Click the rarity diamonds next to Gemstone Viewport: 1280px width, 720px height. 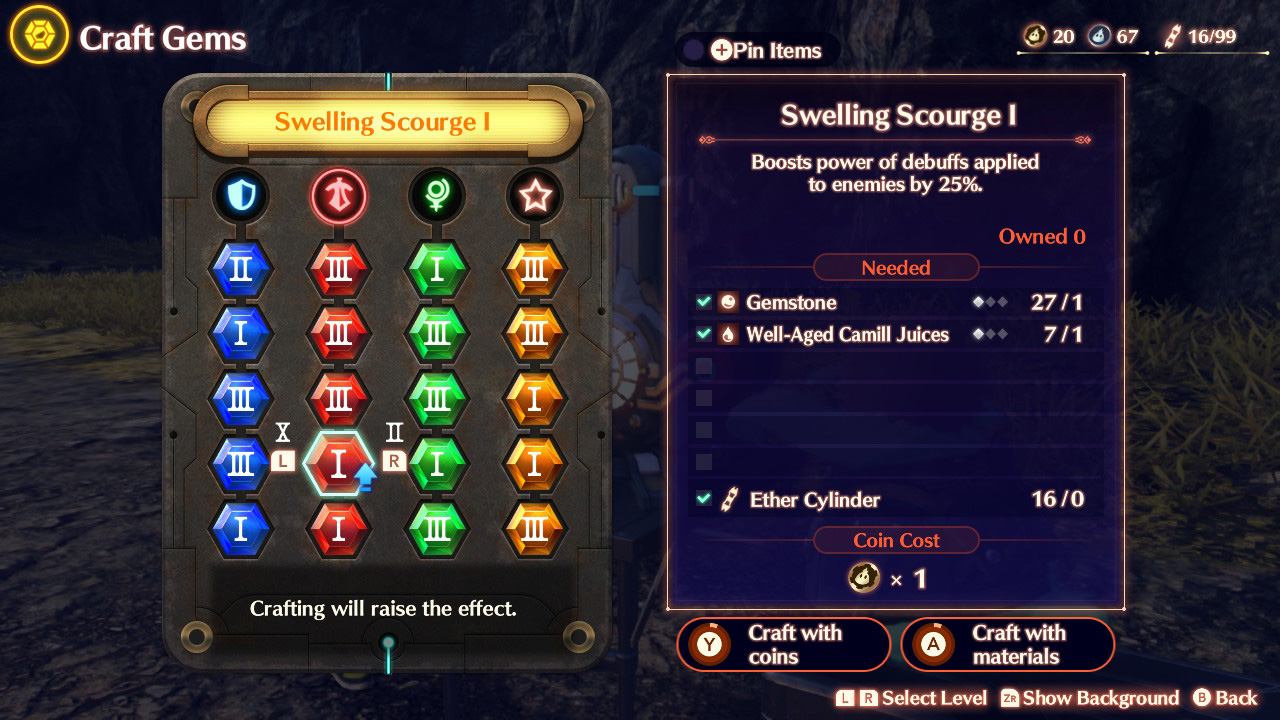(x=988, y=302)
